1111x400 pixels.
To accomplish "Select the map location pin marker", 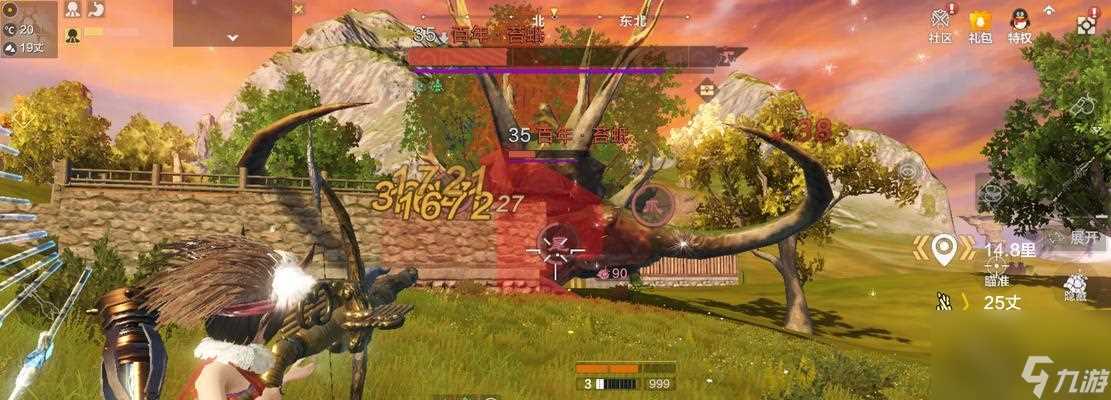I will tap(941, 247).
